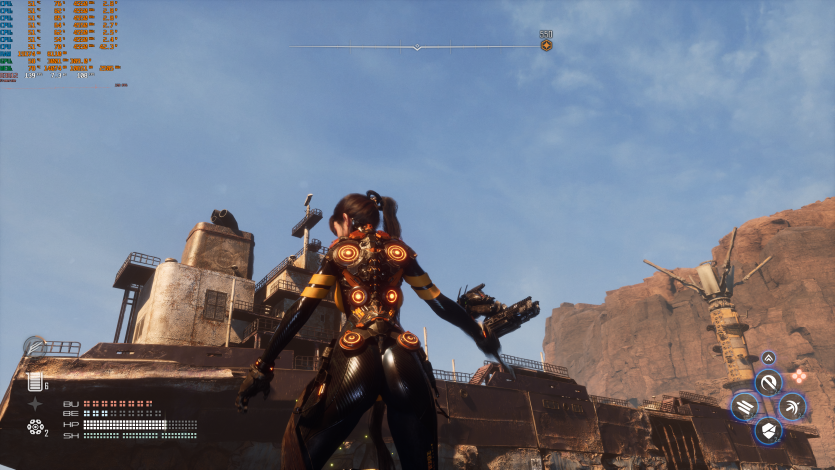Toggle the double-chevron skill set switcher
This screenshot has width=835, height=470.
click(x=768, y=357)
